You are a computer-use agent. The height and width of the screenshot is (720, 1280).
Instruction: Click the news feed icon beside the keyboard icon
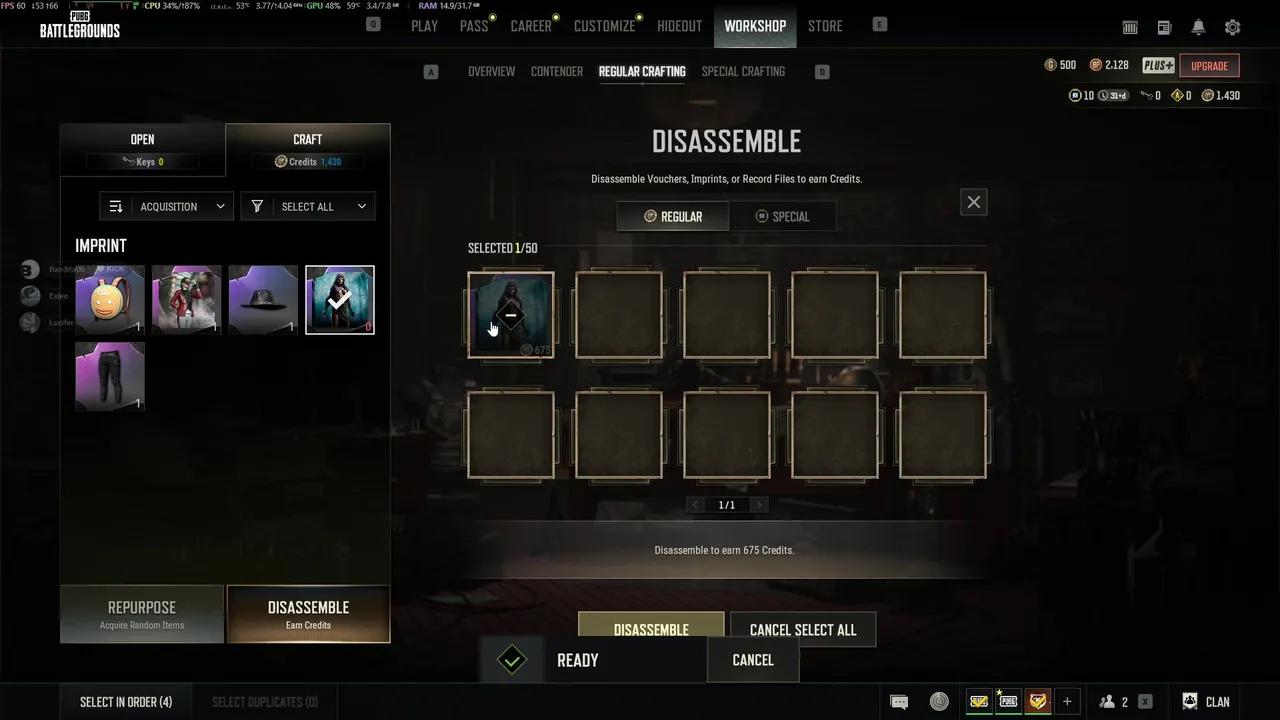coord(1163,27)
